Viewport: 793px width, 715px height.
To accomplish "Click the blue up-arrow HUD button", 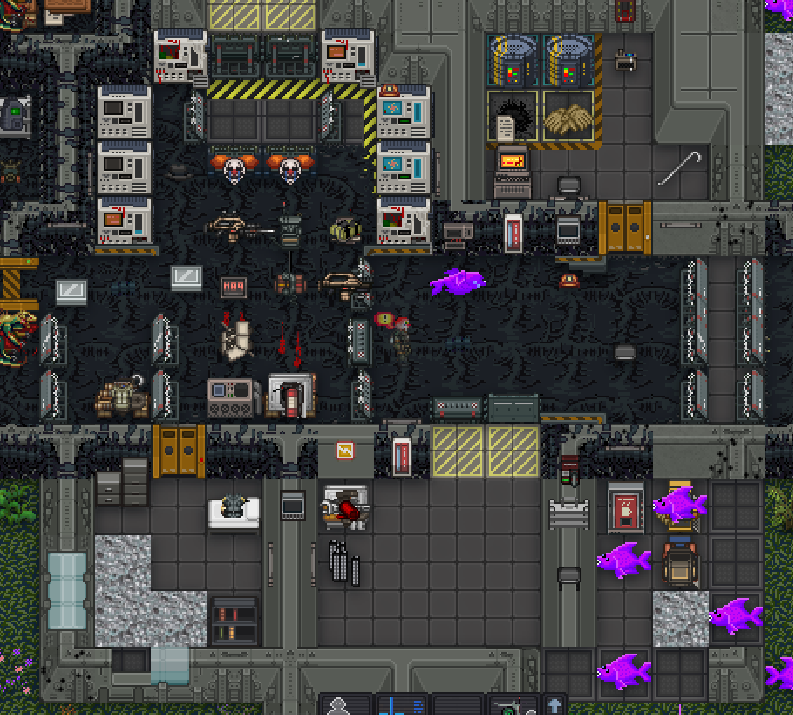I will point(554,705).
